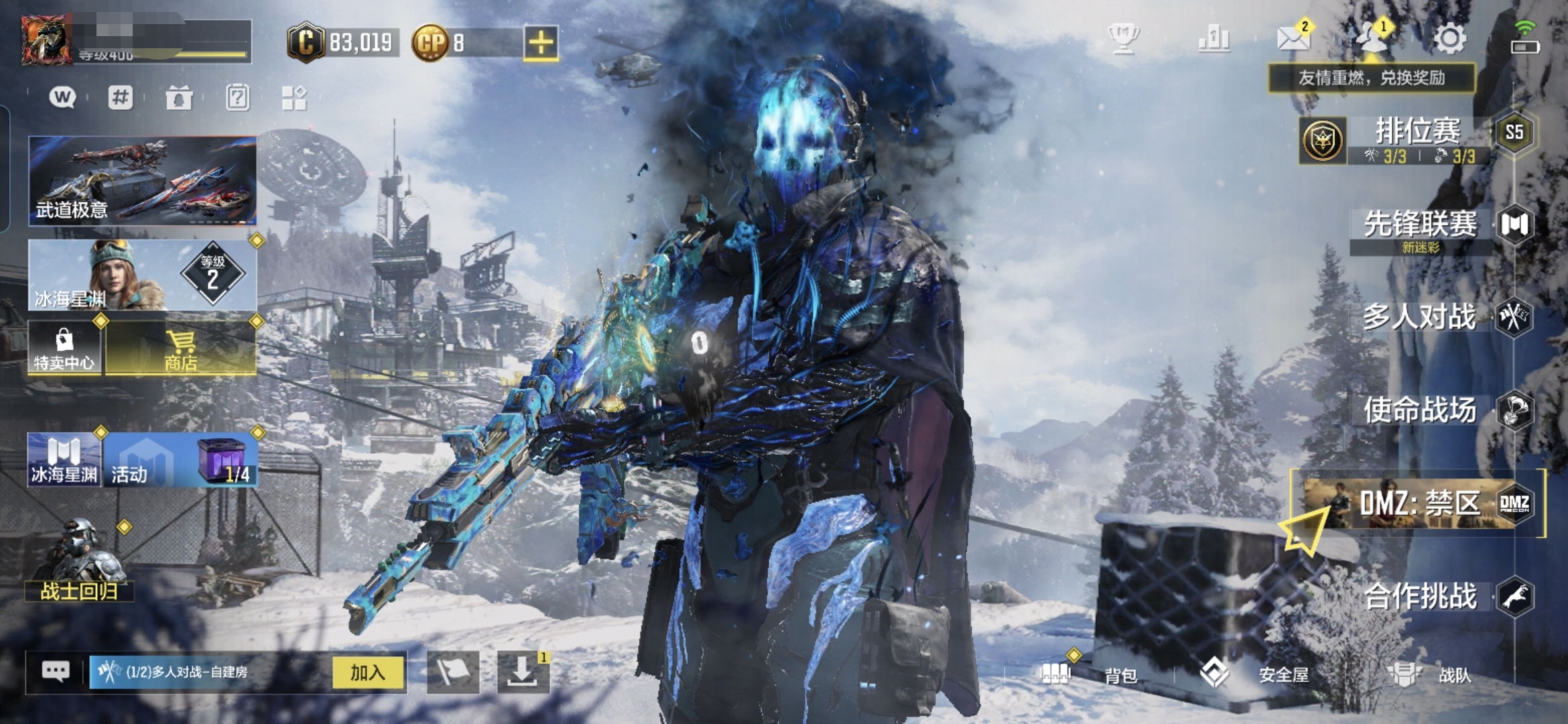Viewport: 1568px width, 724px height.
Task: Open the 冰海星渊 battle pass banner
Action: pos(142,275)
